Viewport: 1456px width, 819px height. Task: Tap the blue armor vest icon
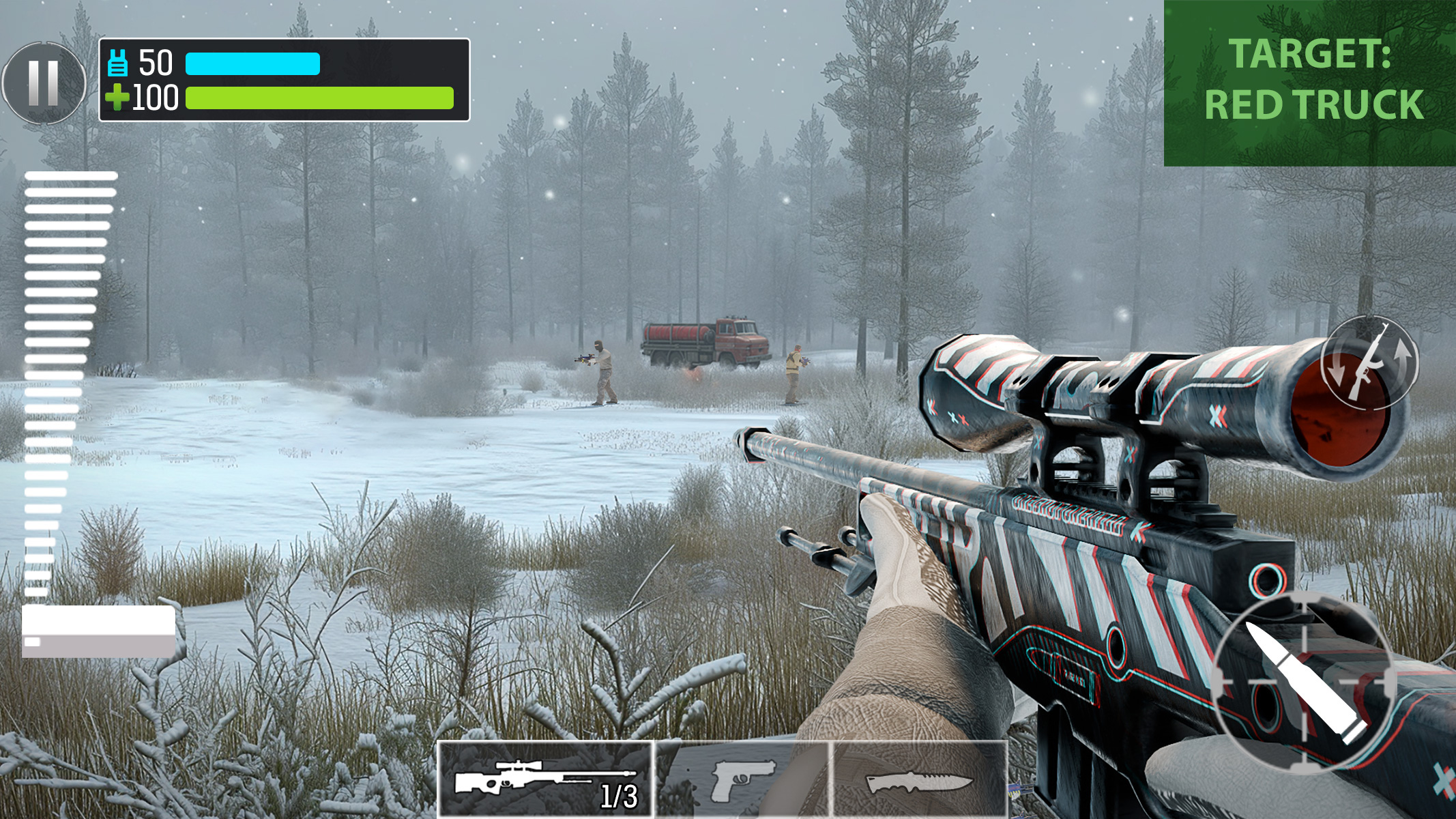coord(119,63)
